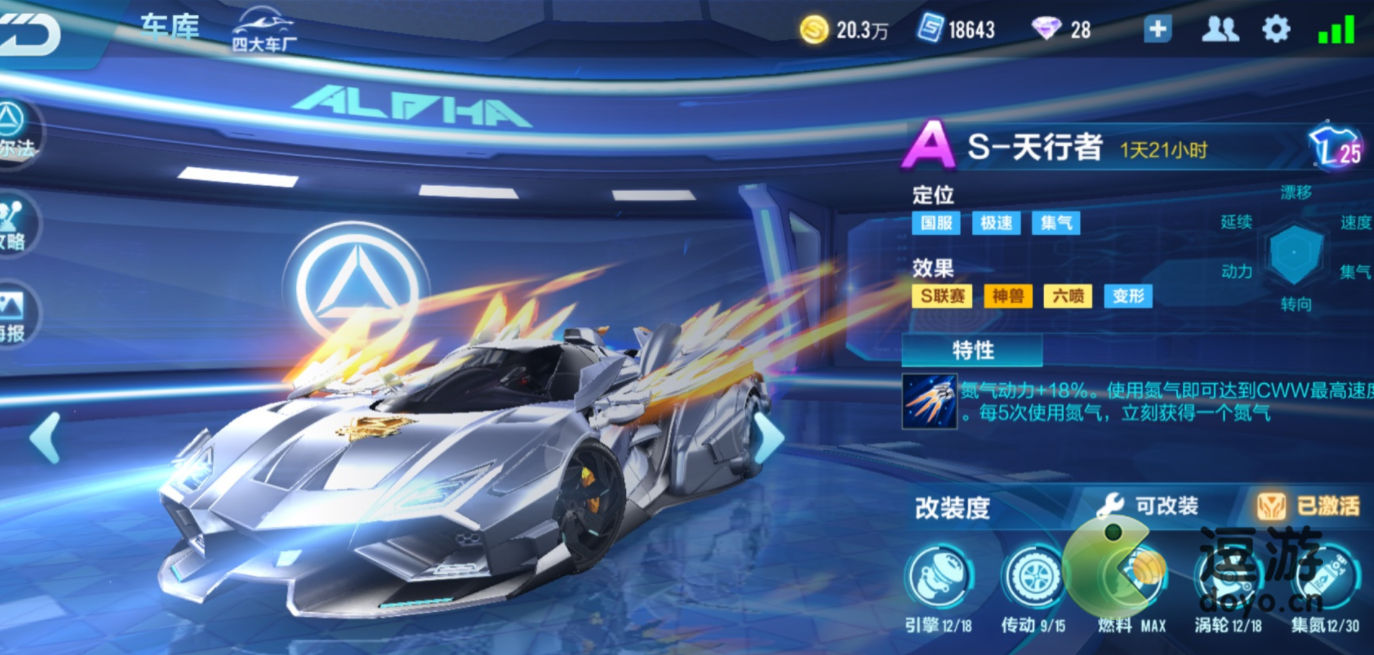This screenshot has height=655, width=1374.
Task: Select the 引擎 engine upgrade icon
Action: pos(938,579)
